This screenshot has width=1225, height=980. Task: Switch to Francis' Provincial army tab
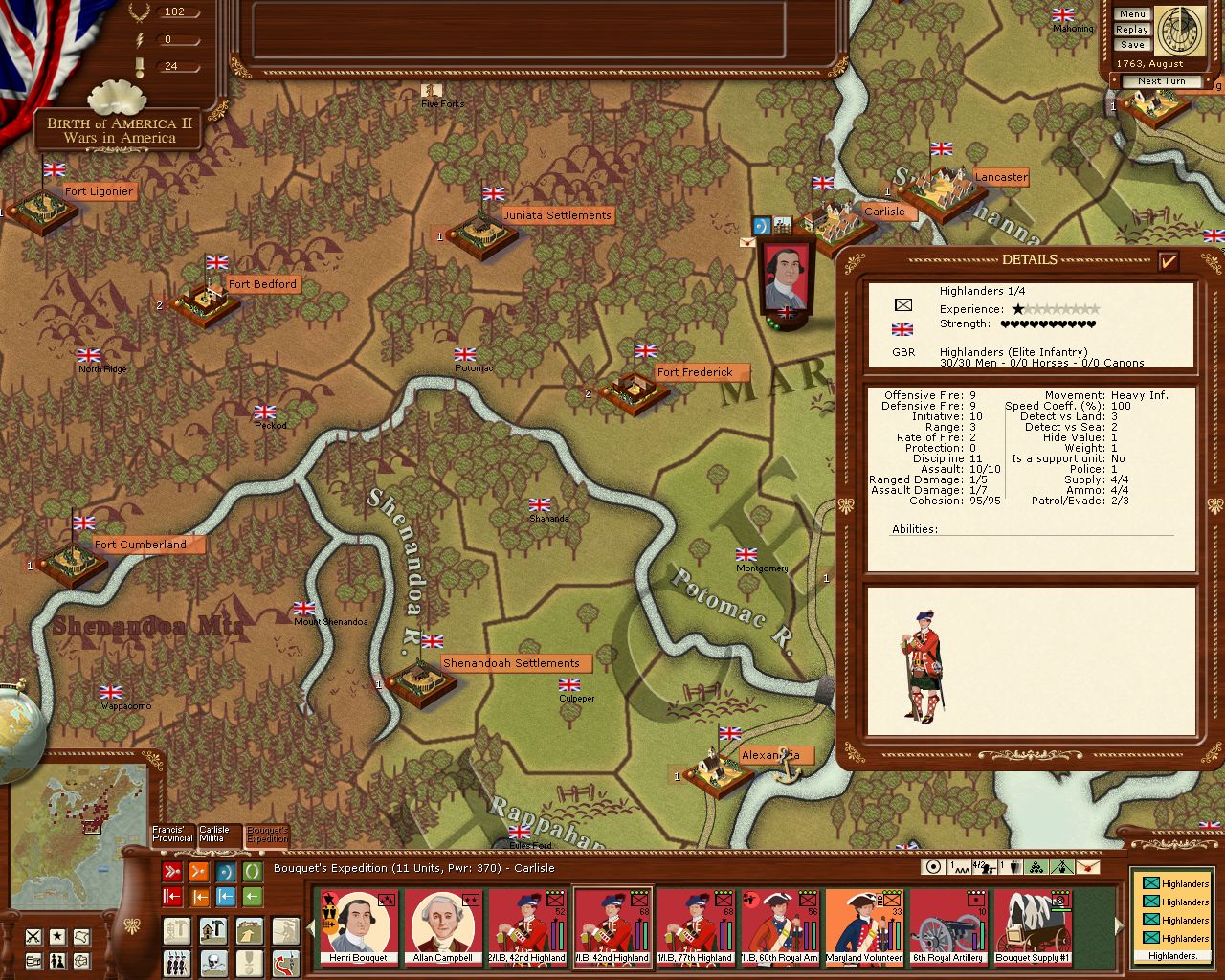(x=172, y=835)
